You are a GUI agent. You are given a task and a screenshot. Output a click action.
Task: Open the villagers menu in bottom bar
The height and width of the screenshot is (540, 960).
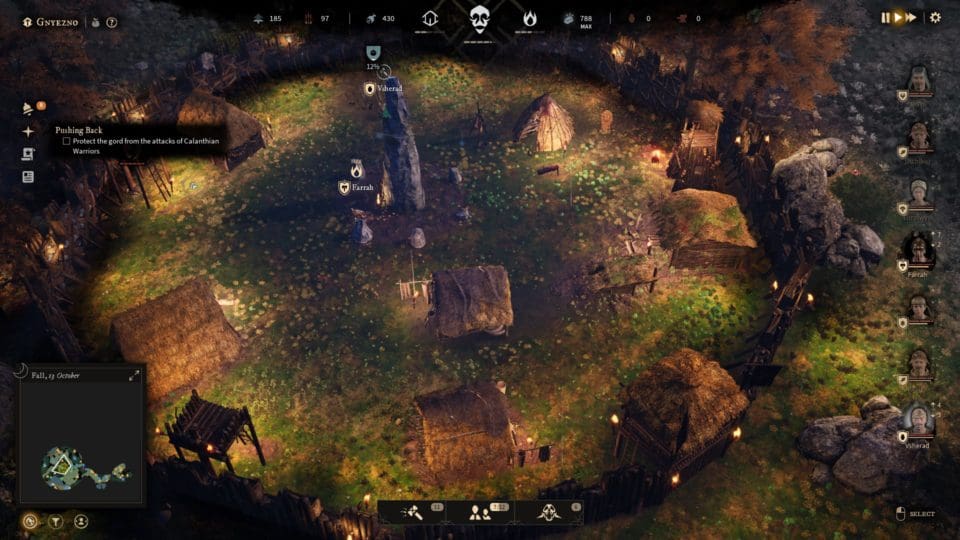point(480,512)
